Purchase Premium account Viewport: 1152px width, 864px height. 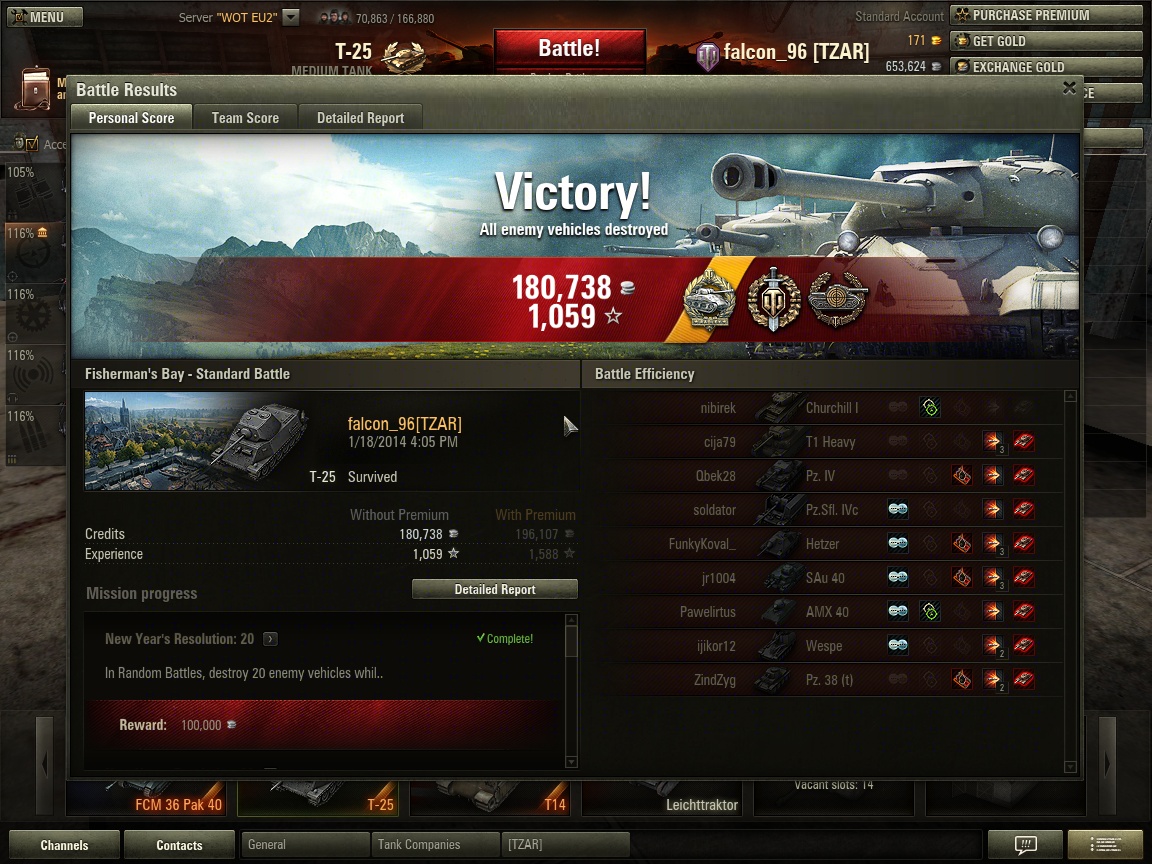pyautogui.click(x=1045, y=15)
